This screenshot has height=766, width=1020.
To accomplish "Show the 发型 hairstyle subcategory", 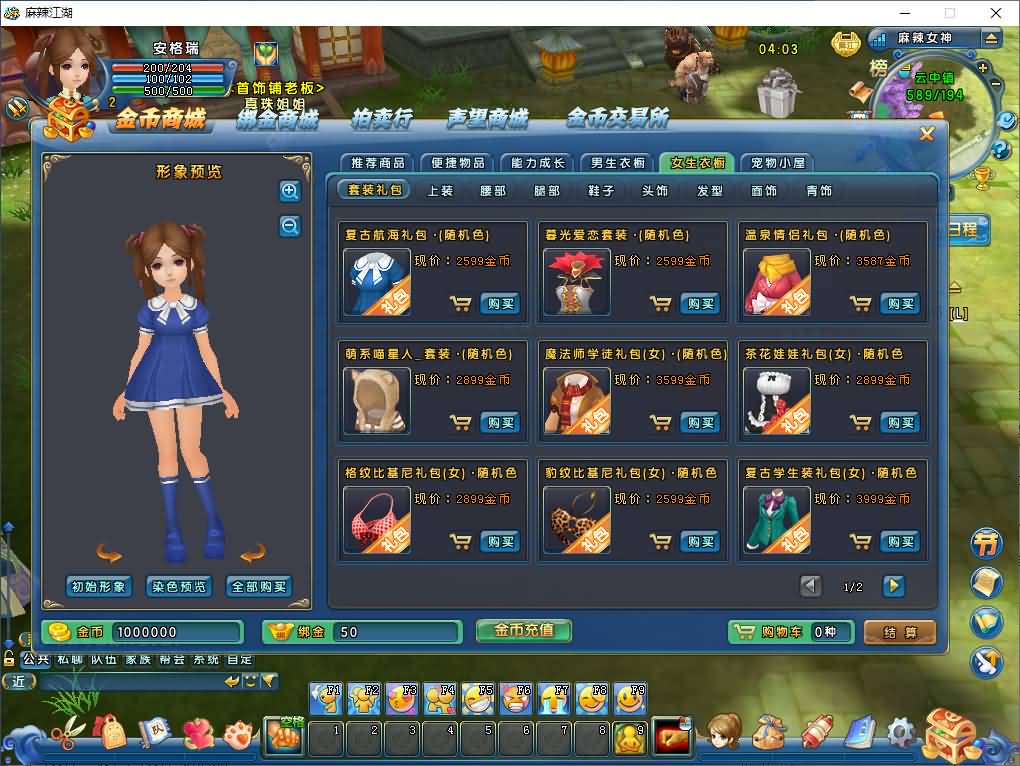I will [710, 190].
